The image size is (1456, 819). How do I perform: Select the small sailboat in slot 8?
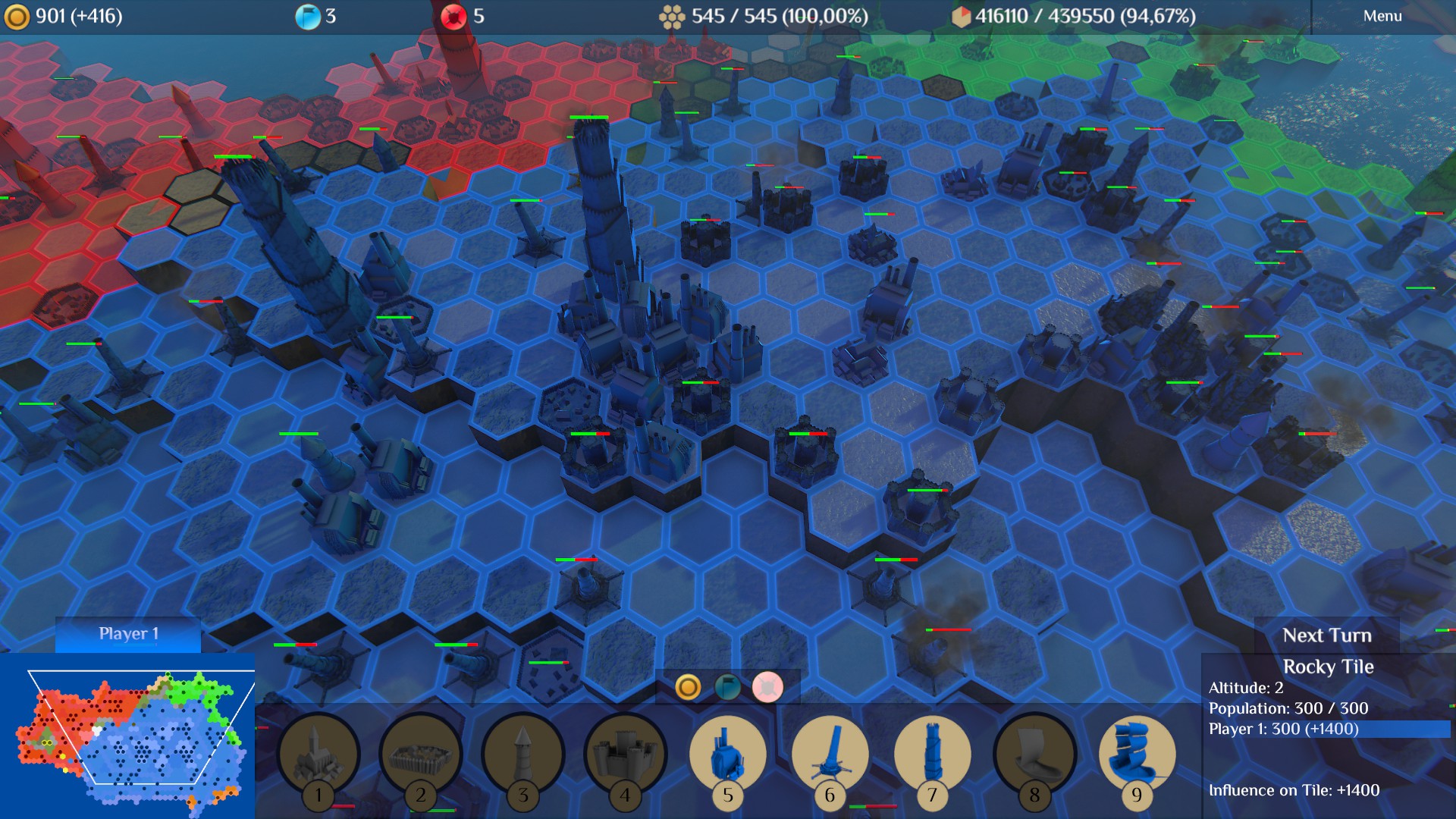(1034, 755)
